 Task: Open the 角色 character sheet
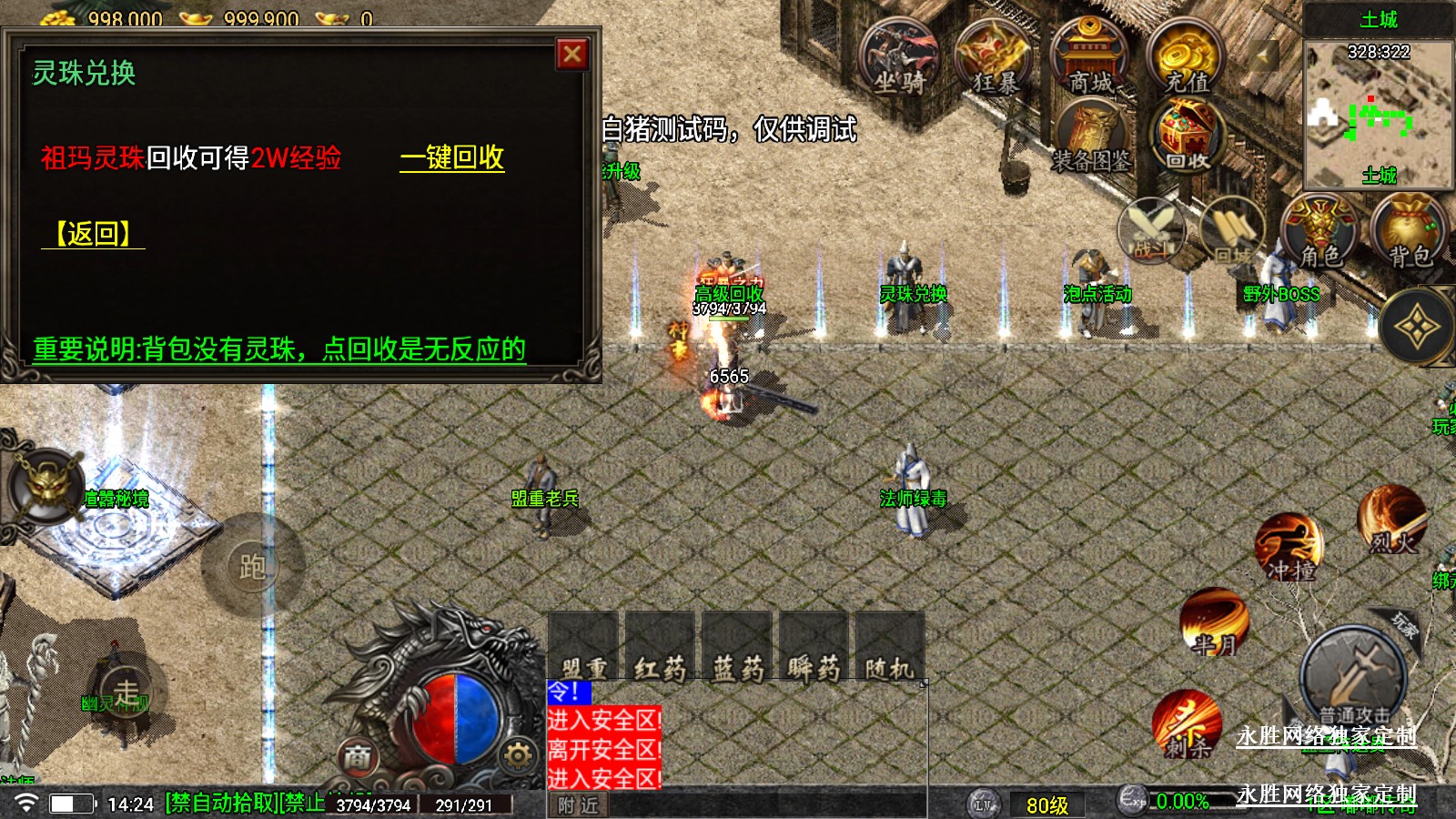[1319, 232]
